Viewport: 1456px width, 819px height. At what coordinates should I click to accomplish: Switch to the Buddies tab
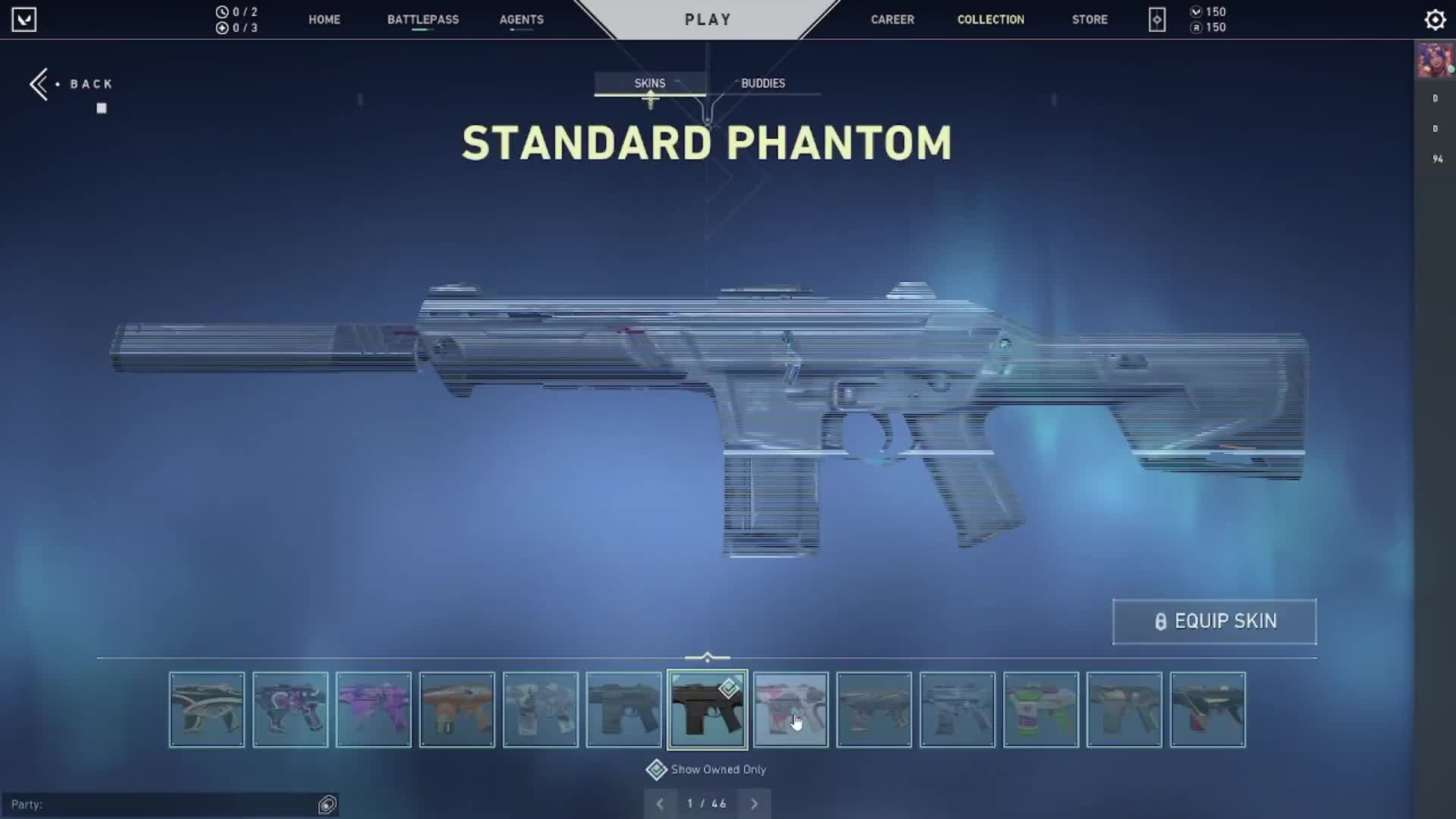[x=763, y=83]
